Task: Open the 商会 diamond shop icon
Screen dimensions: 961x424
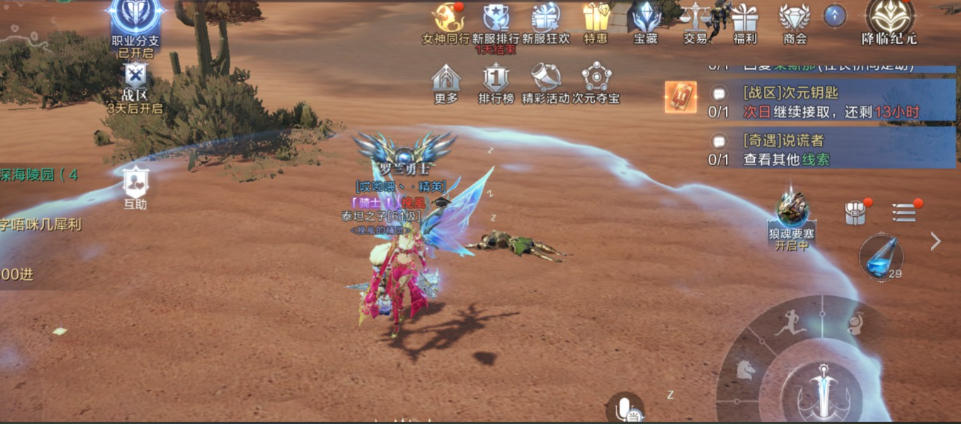Action: (x=794, y=19)
